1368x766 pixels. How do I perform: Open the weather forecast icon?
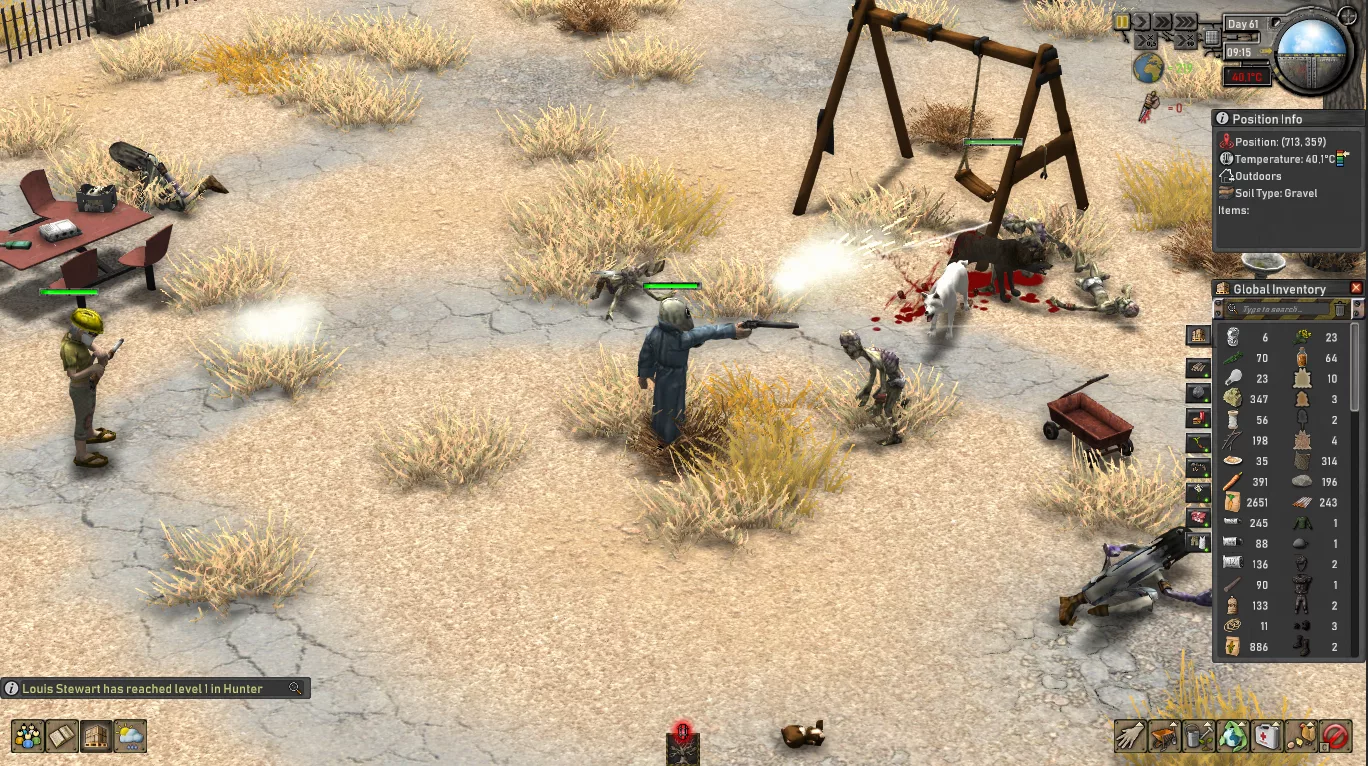(130, 737)
